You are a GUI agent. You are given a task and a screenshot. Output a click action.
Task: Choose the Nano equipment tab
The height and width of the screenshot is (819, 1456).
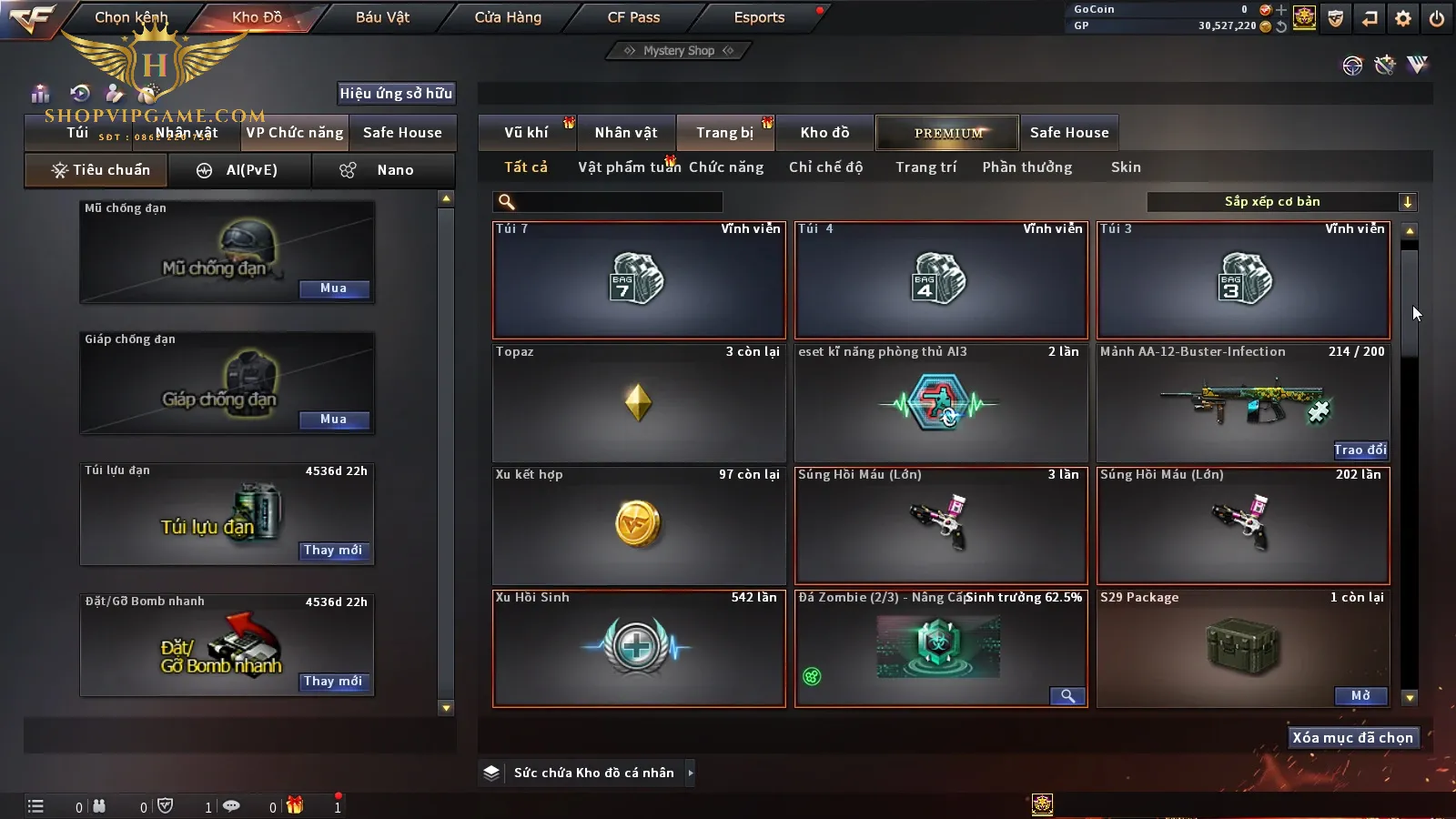(x=383, y=170)
